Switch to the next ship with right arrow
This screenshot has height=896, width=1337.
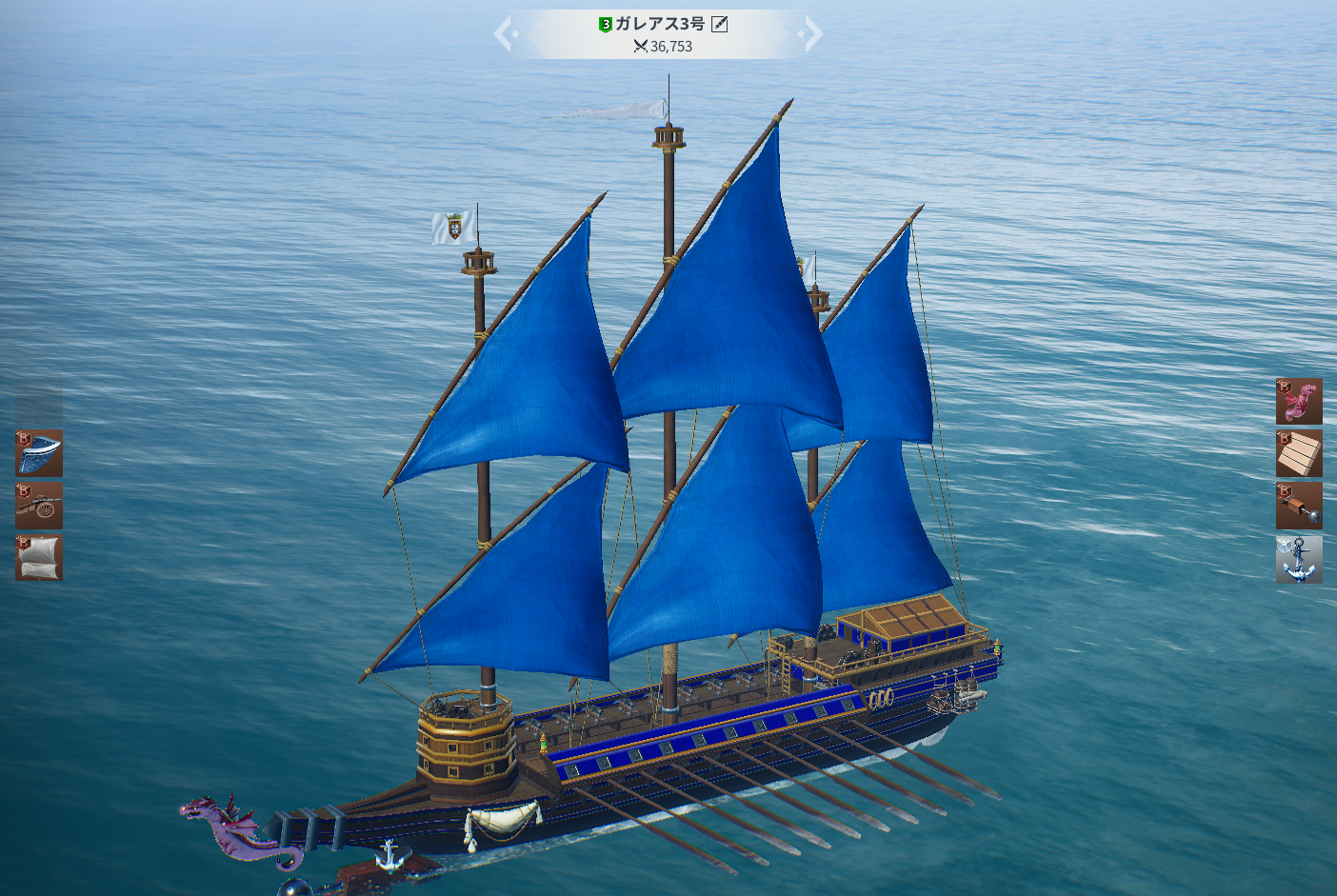pos(812,34)
